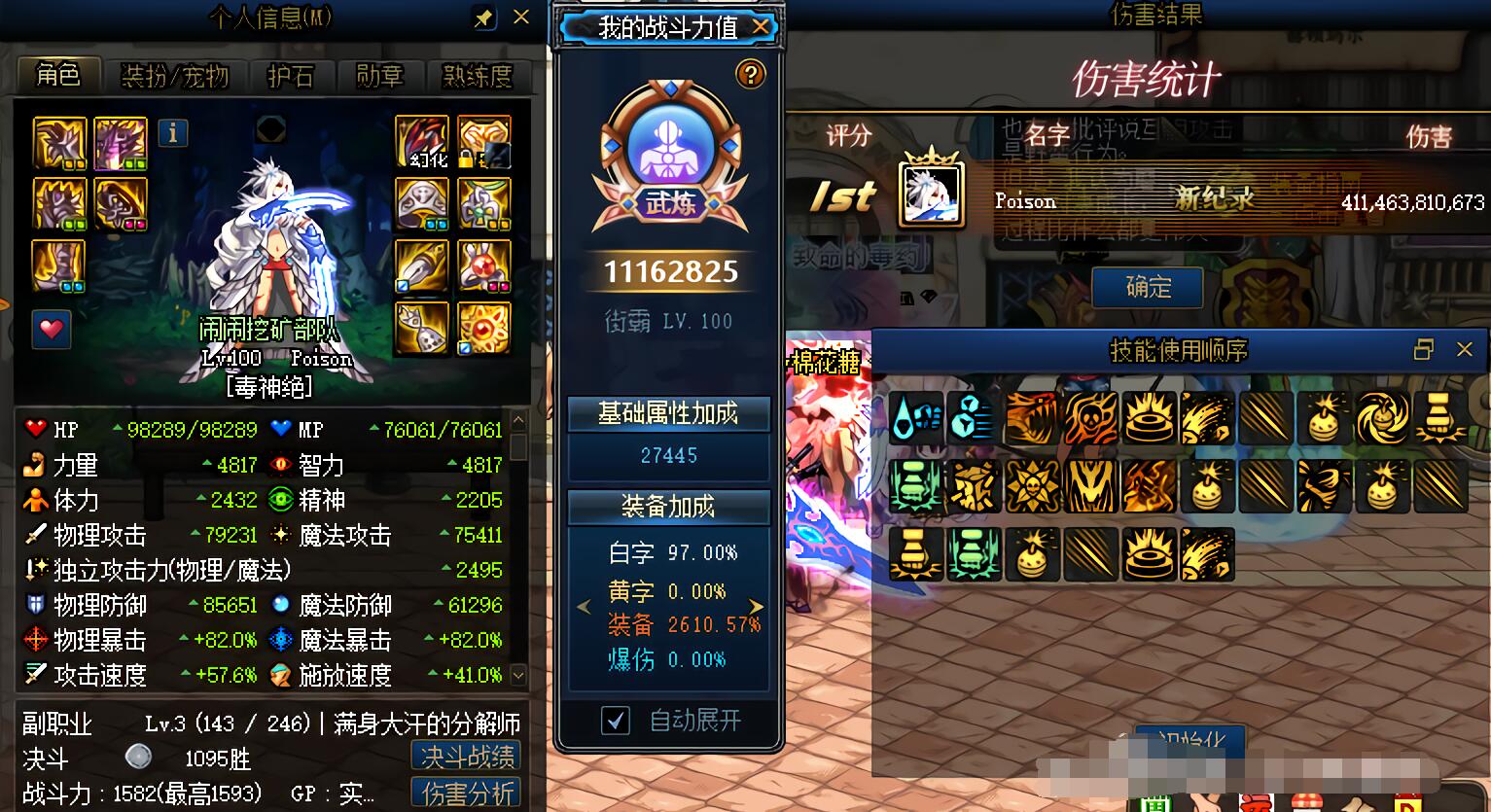Expand the 装备加成 section

coord(668,507)
